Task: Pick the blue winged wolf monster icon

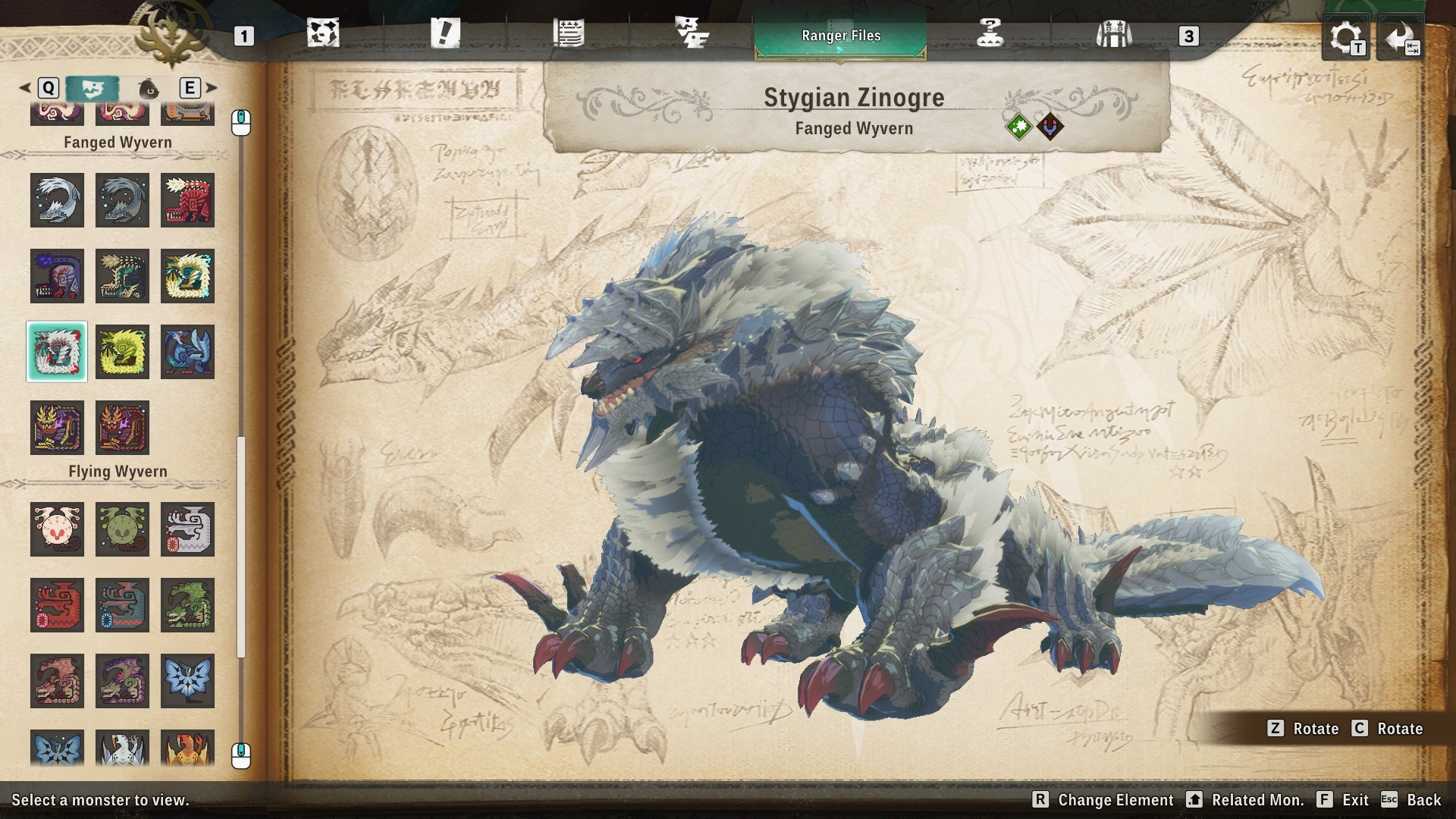Action: 187,352
